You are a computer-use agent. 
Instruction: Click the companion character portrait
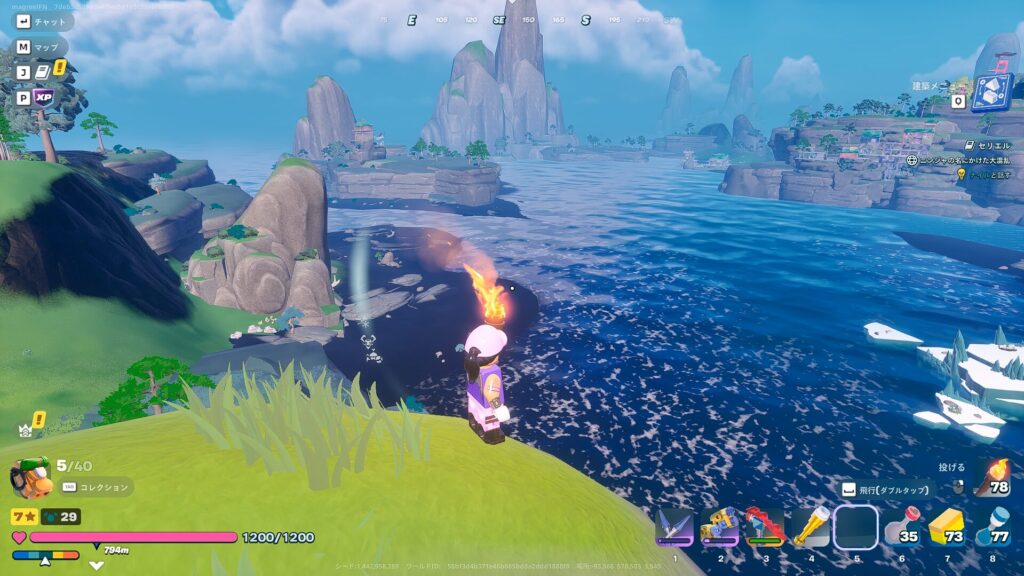click(30, 478)
